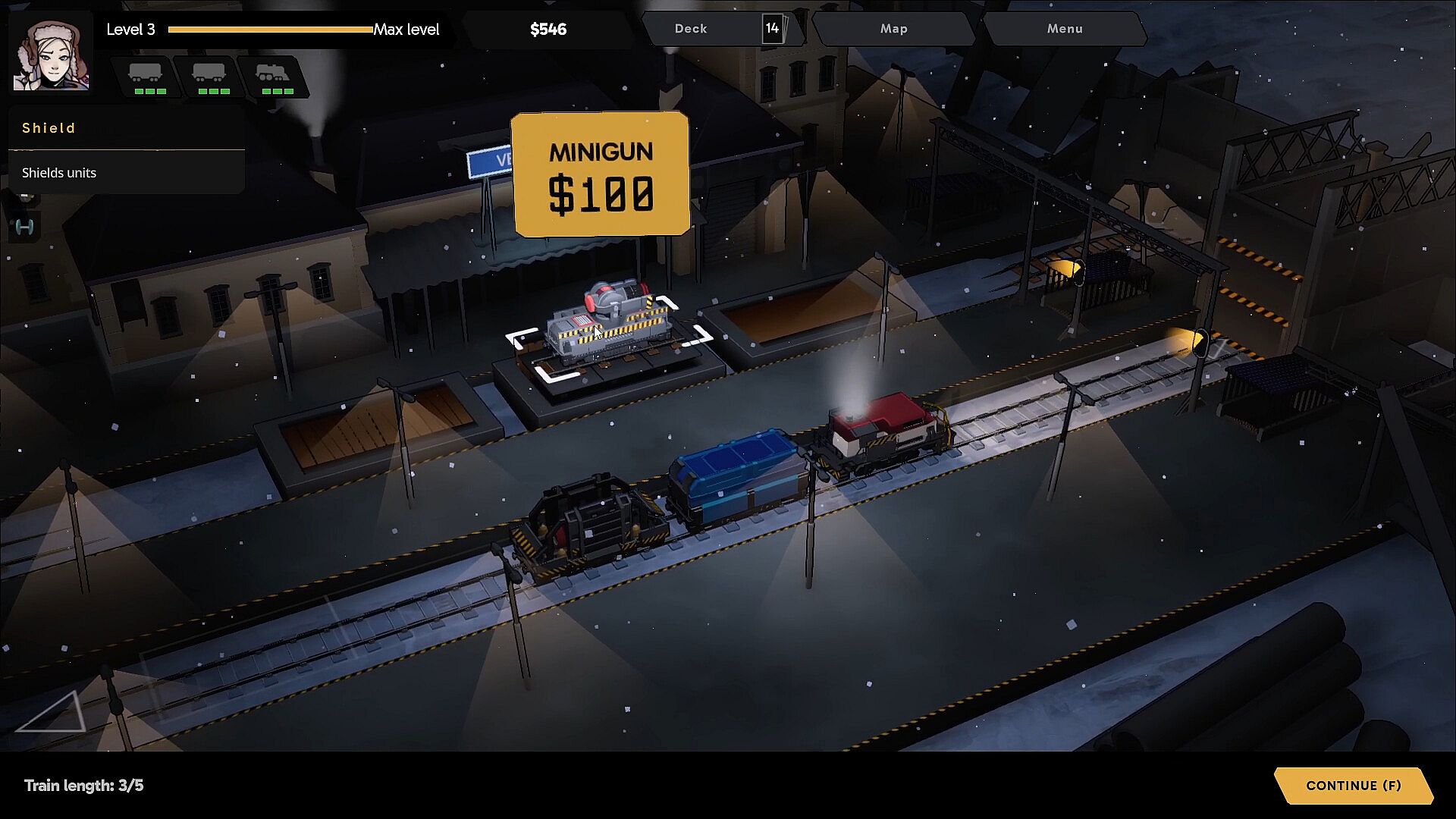Open the Map screen
The height and width of the screenshot is (819, 1456).
(x=893, y=29)
